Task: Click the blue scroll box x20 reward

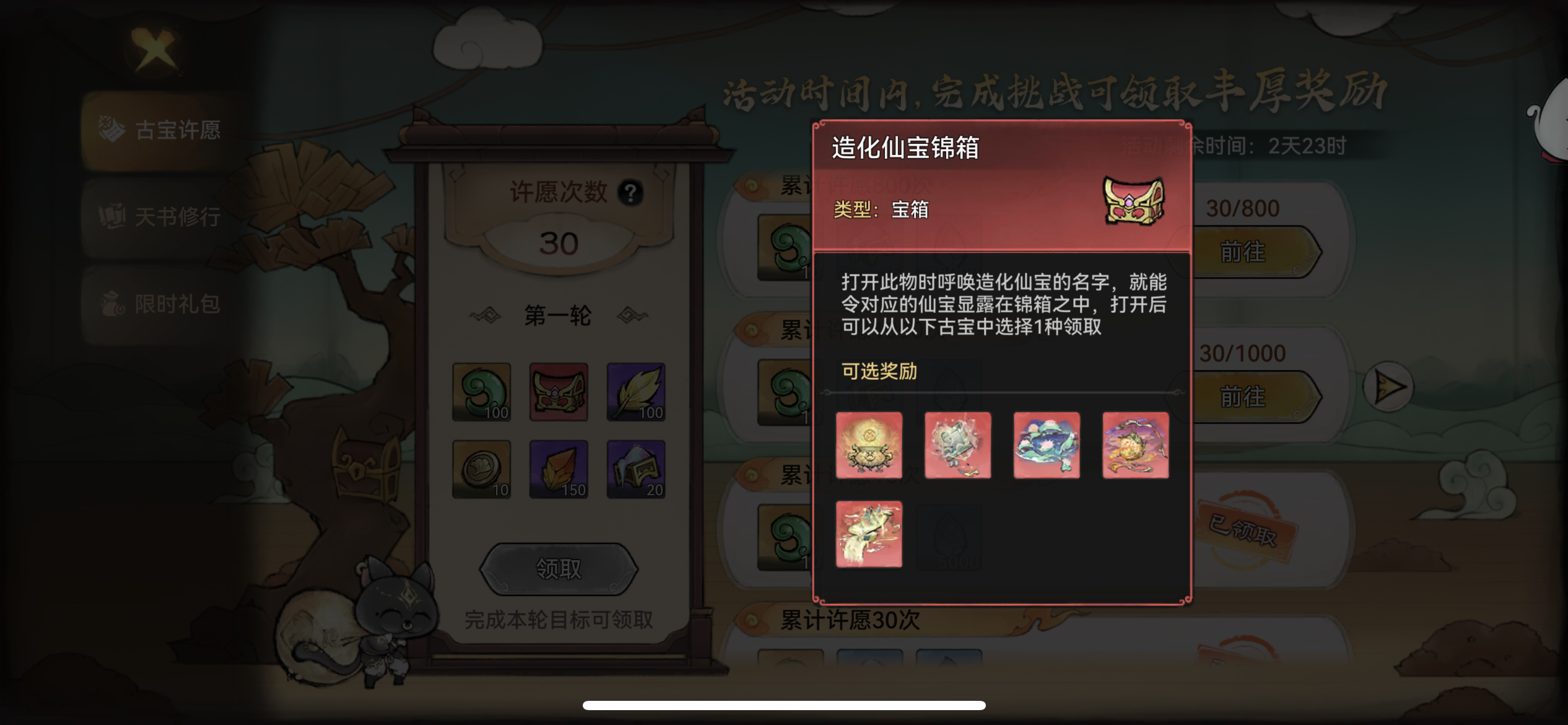Action: click(x=635, y=469)
